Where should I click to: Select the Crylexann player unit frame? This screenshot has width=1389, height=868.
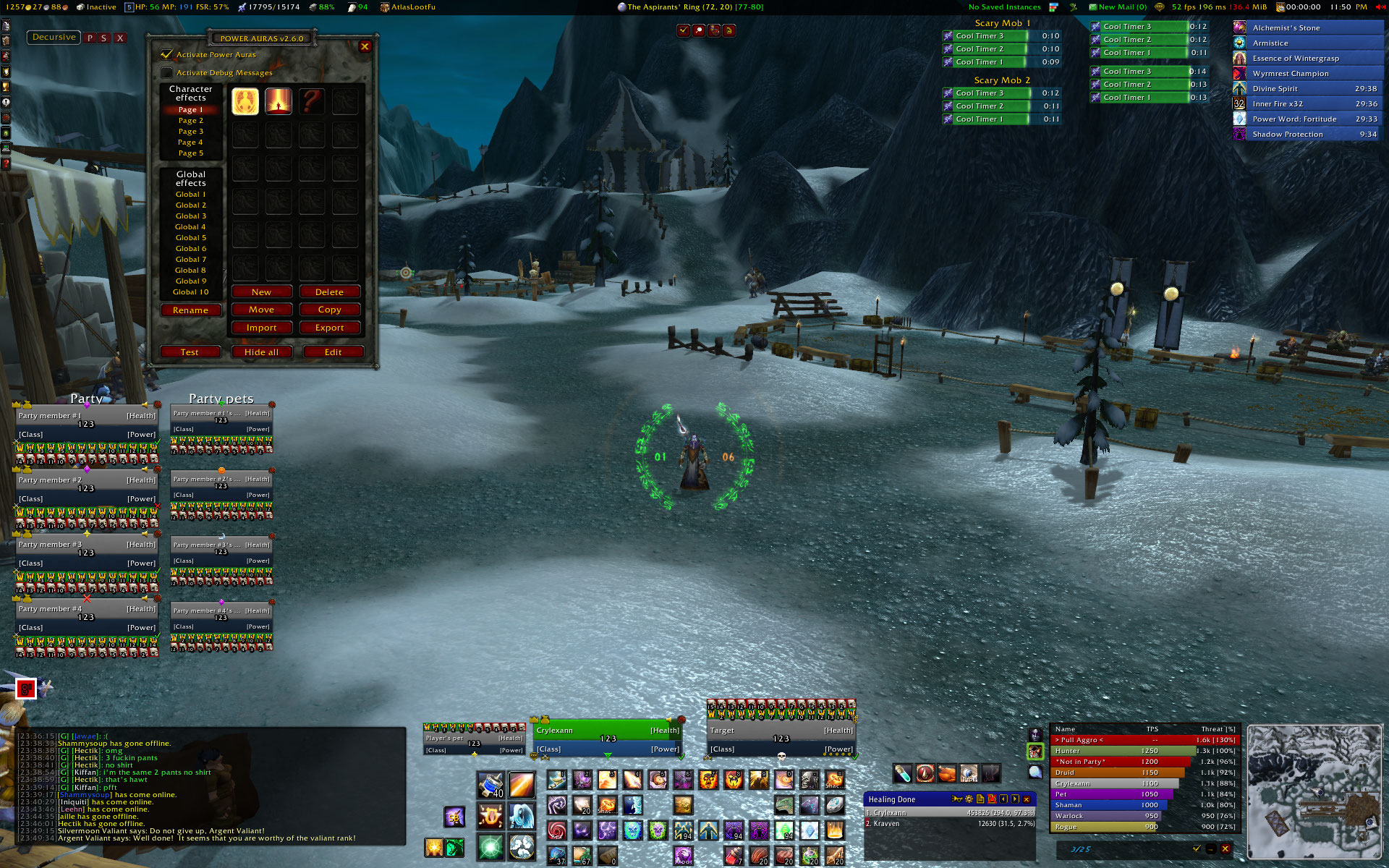point(608,739)
